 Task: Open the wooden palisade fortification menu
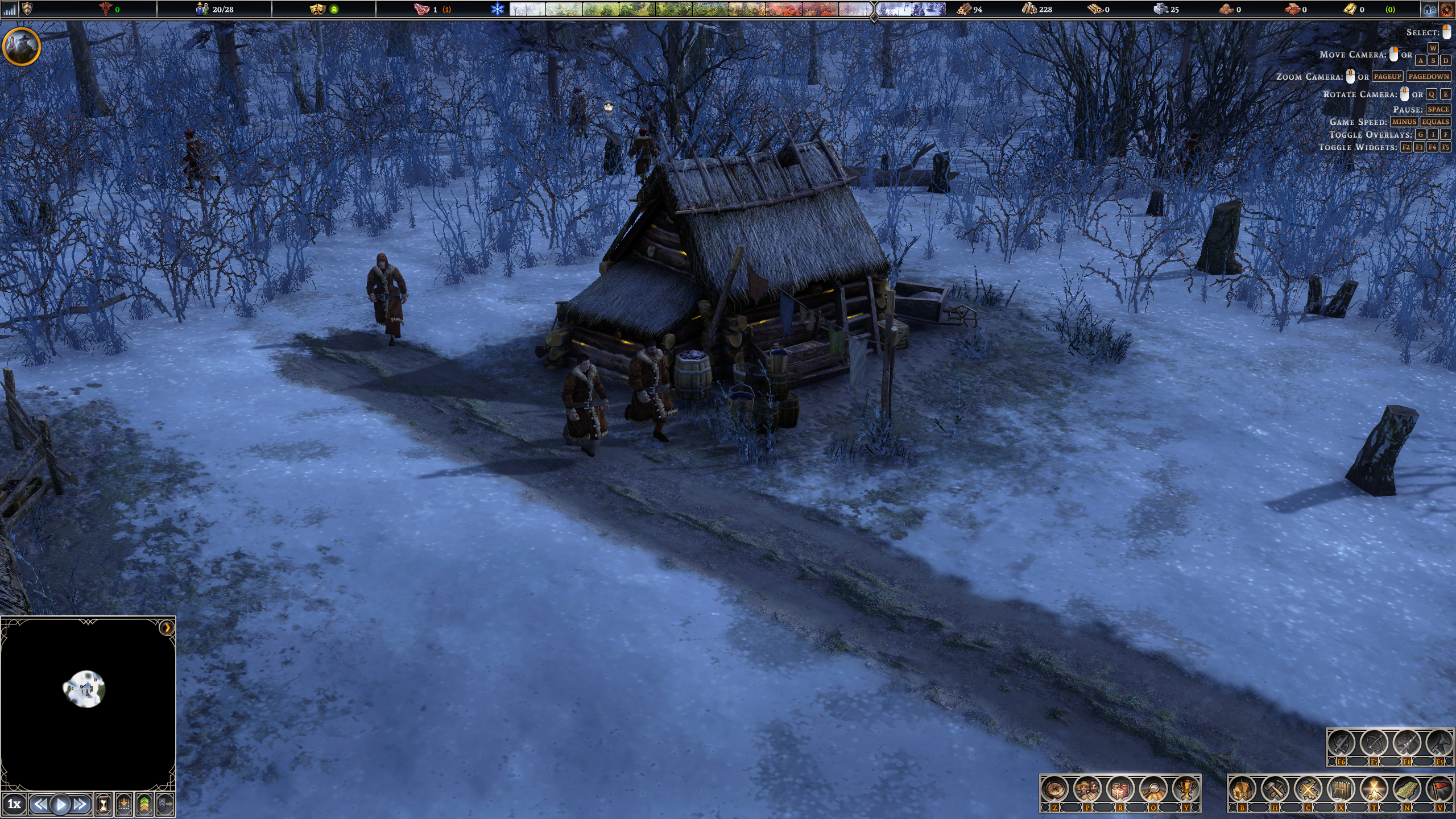click(x=1341, y=789)
